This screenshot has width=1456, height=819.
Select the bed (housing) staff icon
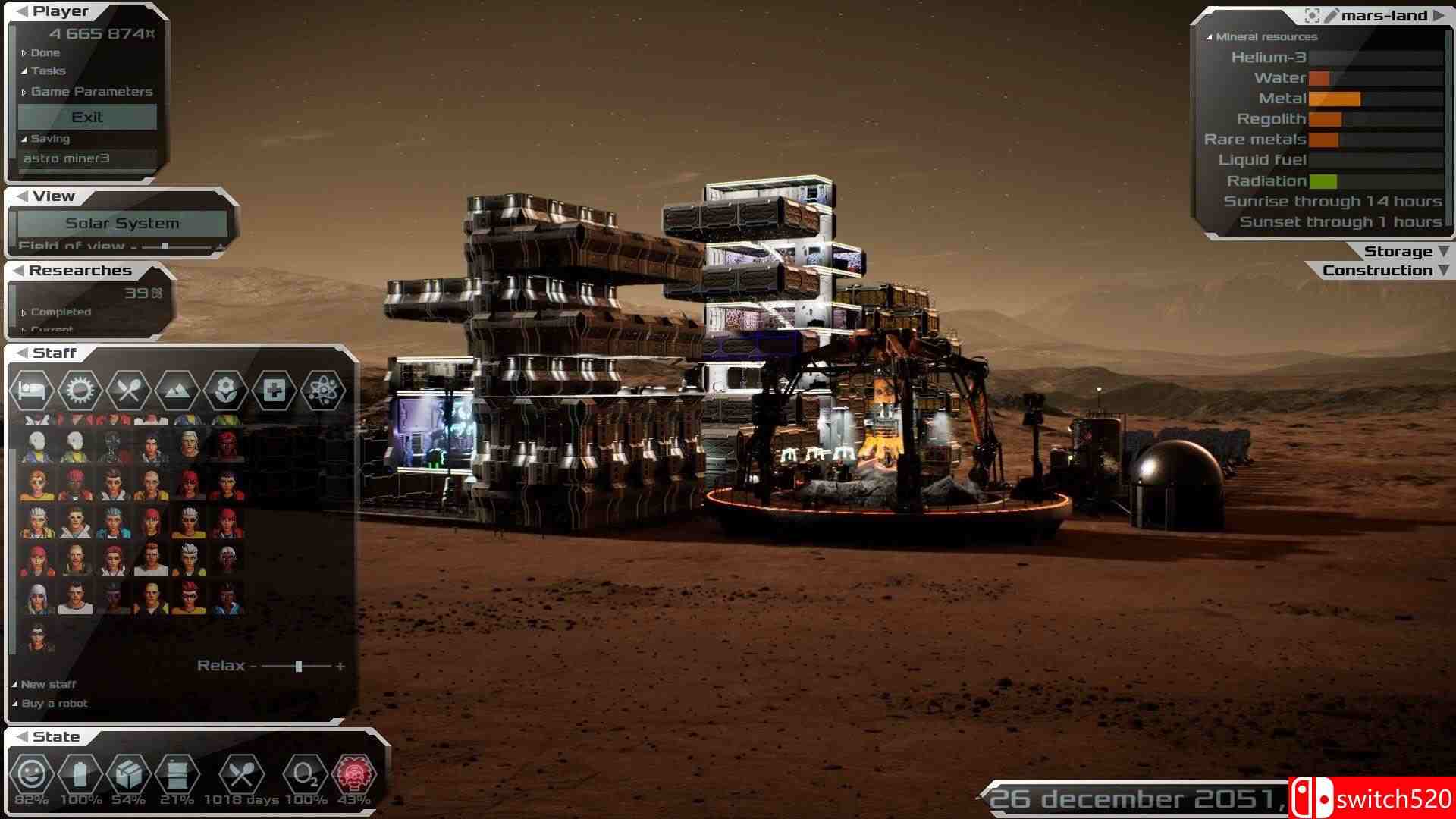(x=31, y=390)
